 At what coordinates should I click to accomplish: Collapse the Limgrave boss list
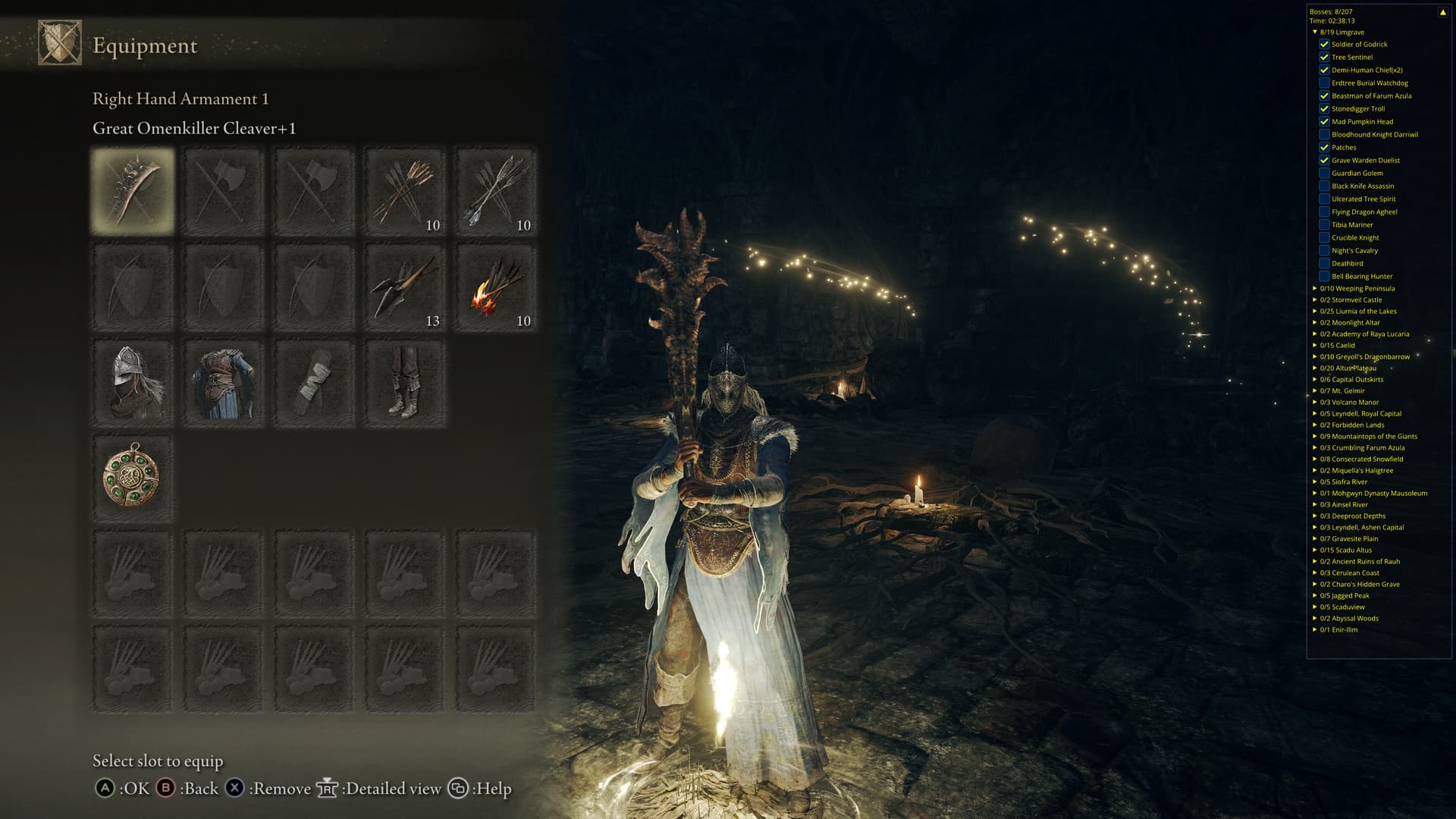point(1315,32)
